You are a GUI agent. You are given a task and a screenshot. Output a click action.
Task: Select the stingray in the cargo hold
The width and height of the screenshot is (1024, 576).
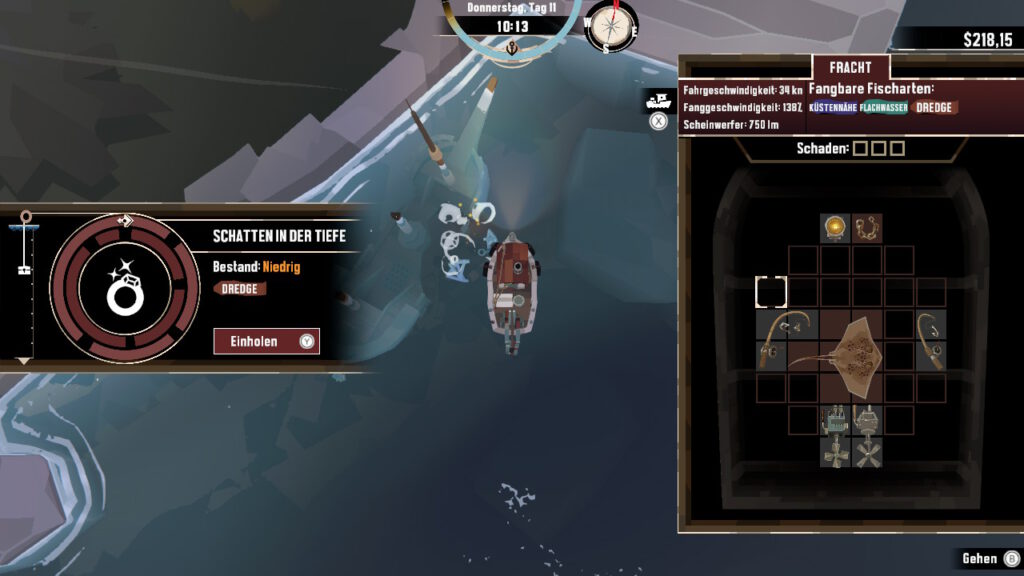pyautogui.click(x=852, y=355)
